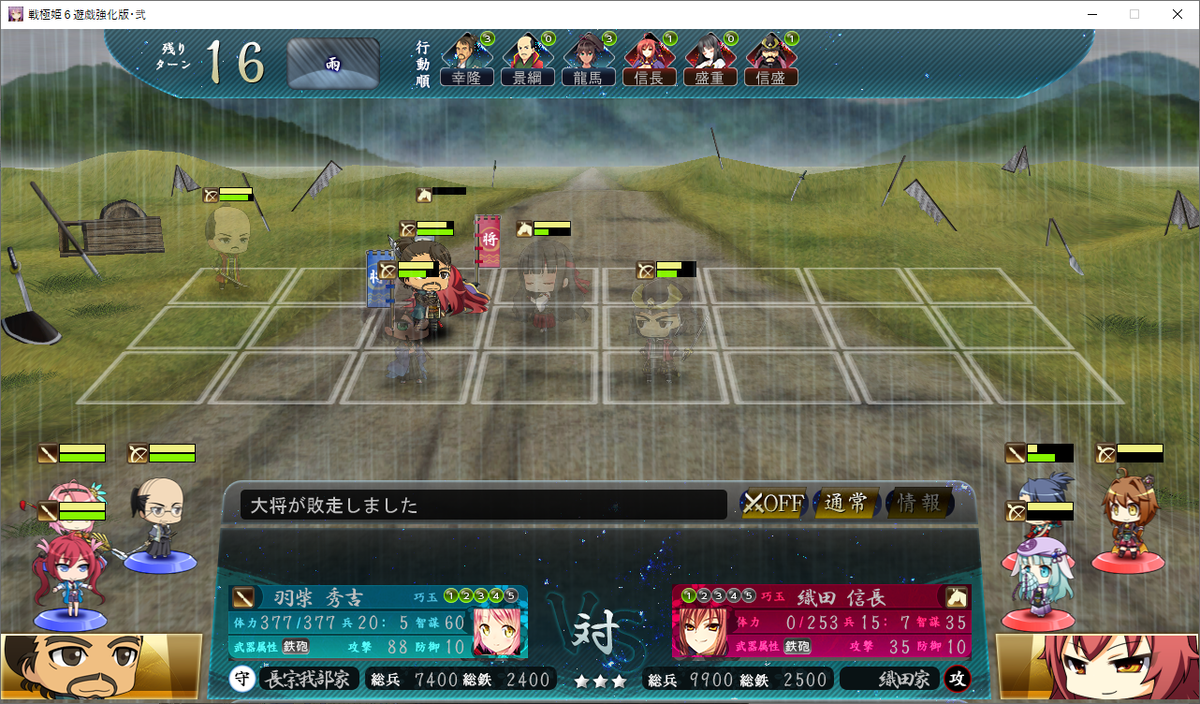Screen dimensions: 1200x704
Task: Select 盛重 in the action order
Action: (x=709, y=60)
